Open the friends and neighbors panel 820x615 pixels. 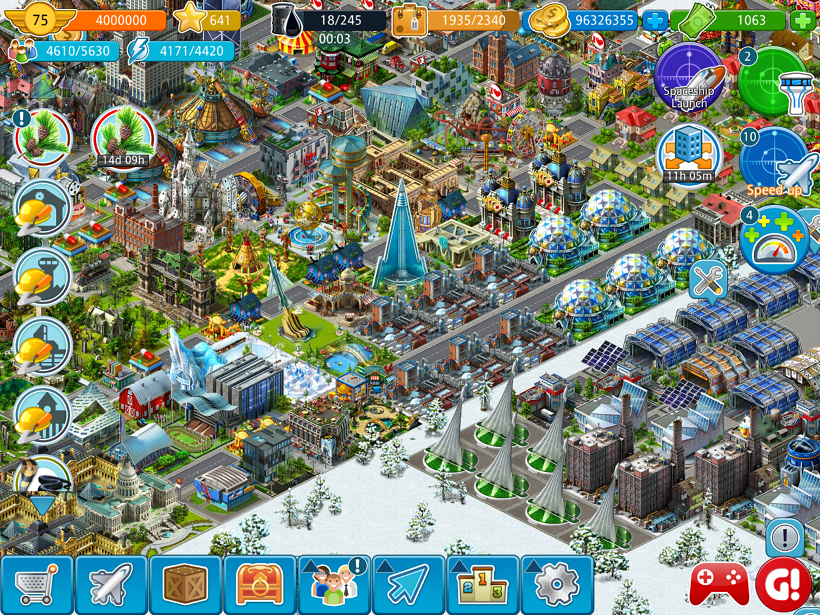[x=334, y=584]
